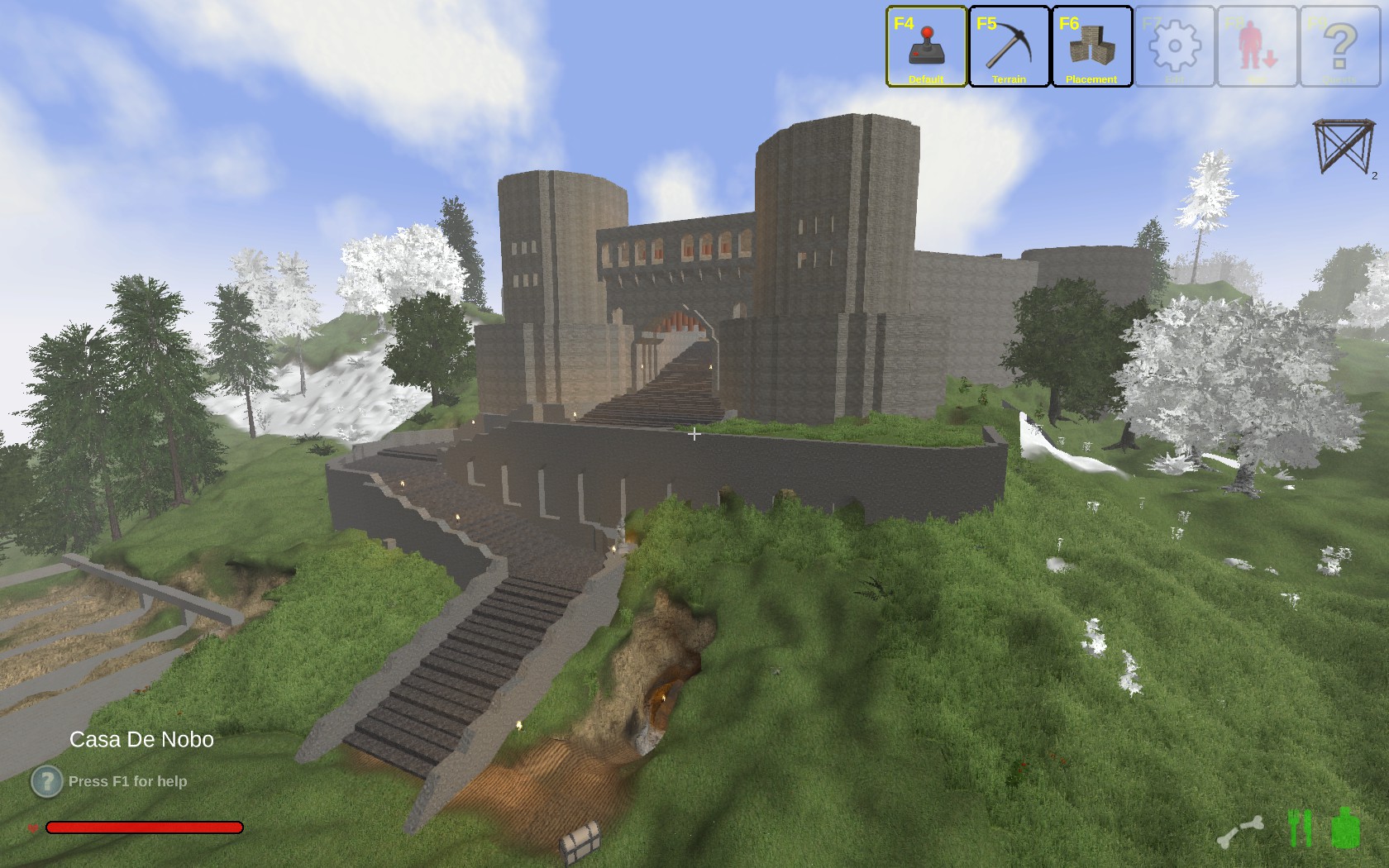Open the F7 Edit gear mode
This screenshot has height=868, width=1389.
tap(1174, 46)
